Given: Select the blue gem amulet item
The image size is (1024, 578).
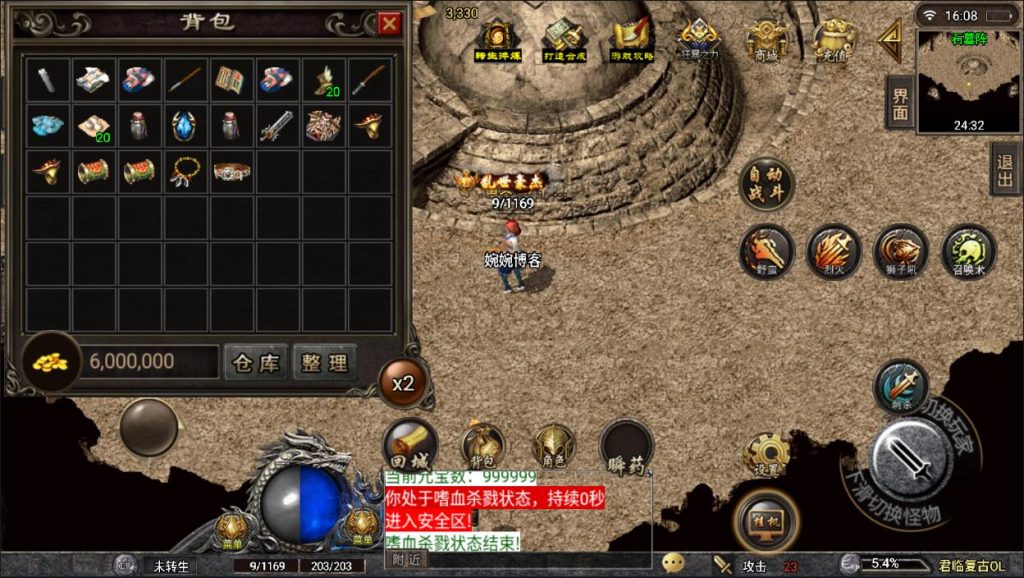Looking at the screenshot, I should click(186, 126).
